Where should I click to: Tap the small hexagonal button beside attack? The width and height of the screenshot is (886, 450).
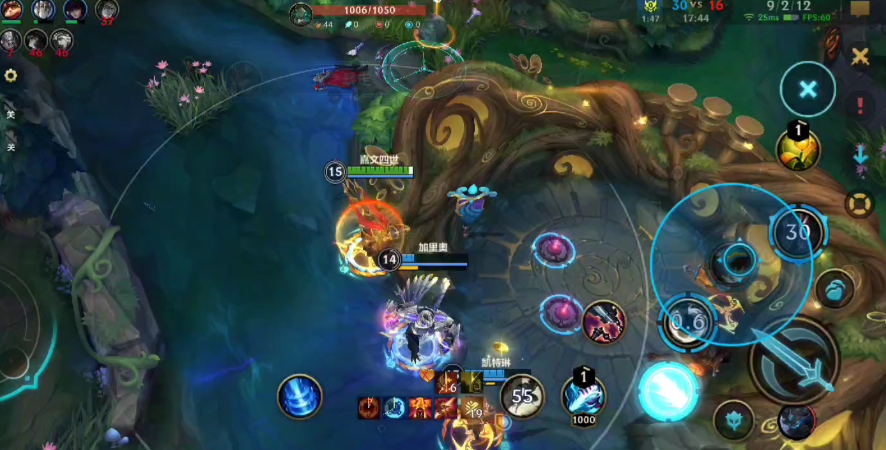733,420
